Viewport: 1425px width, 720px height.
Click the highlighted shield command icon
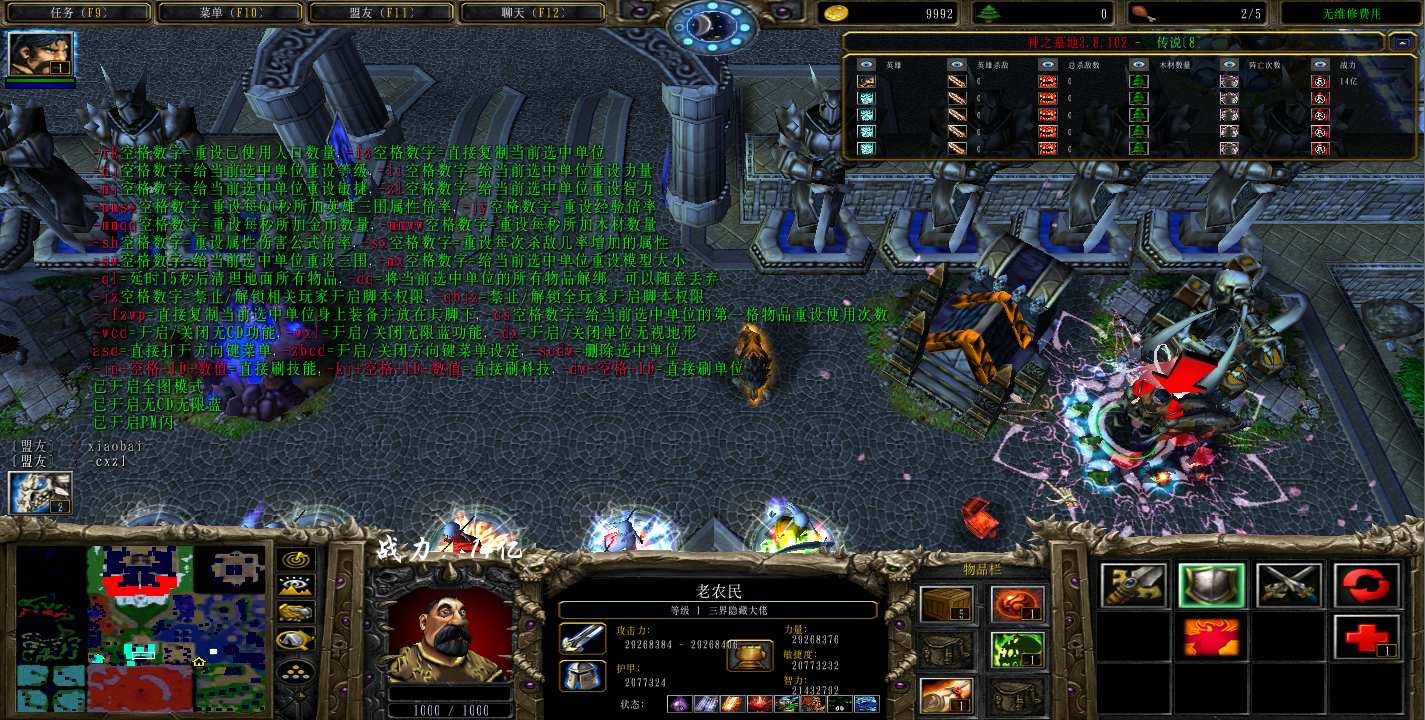[x=1211, y=586]
